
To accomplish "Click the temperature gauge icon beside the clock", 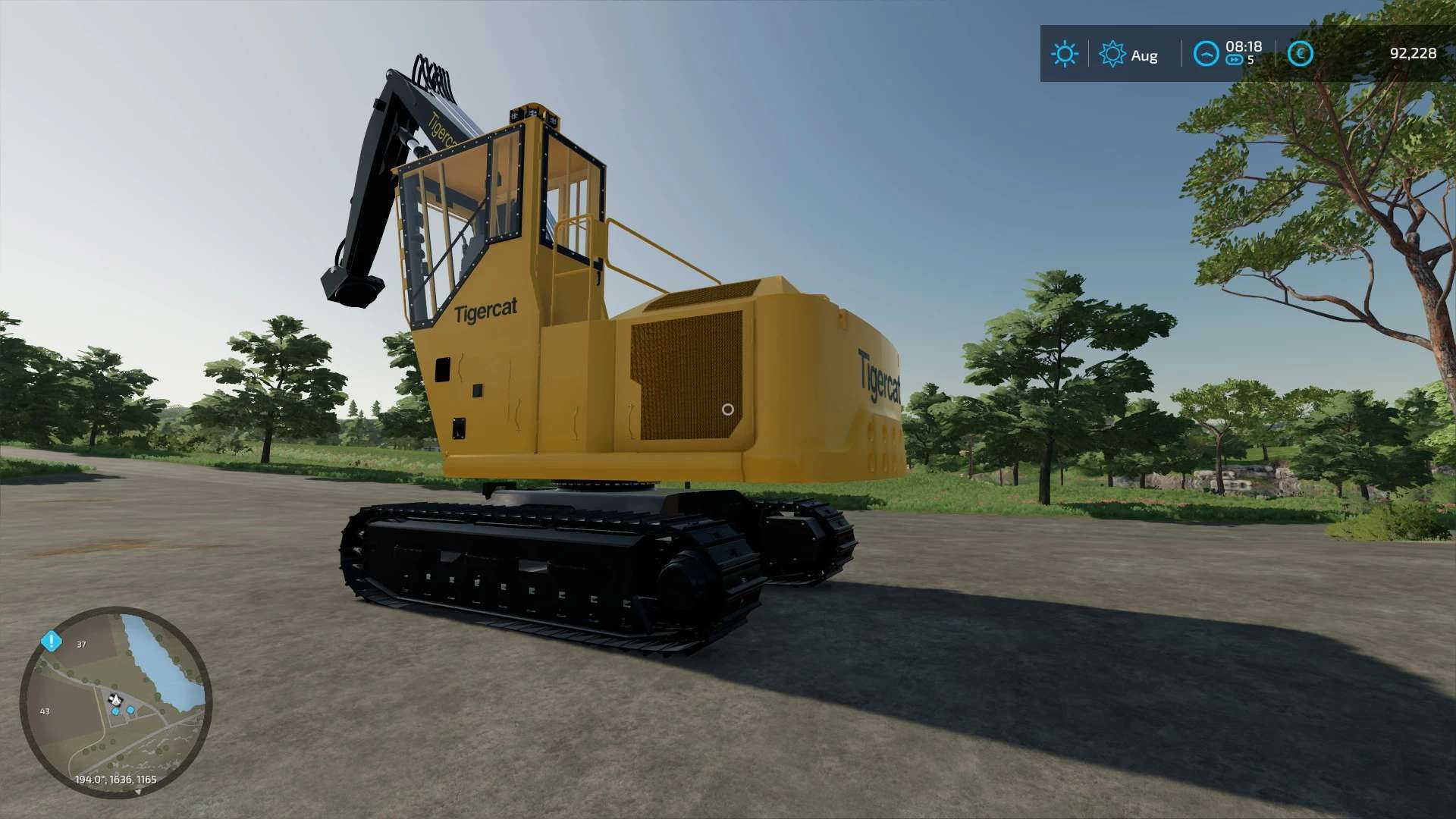I will [1207, 53].
